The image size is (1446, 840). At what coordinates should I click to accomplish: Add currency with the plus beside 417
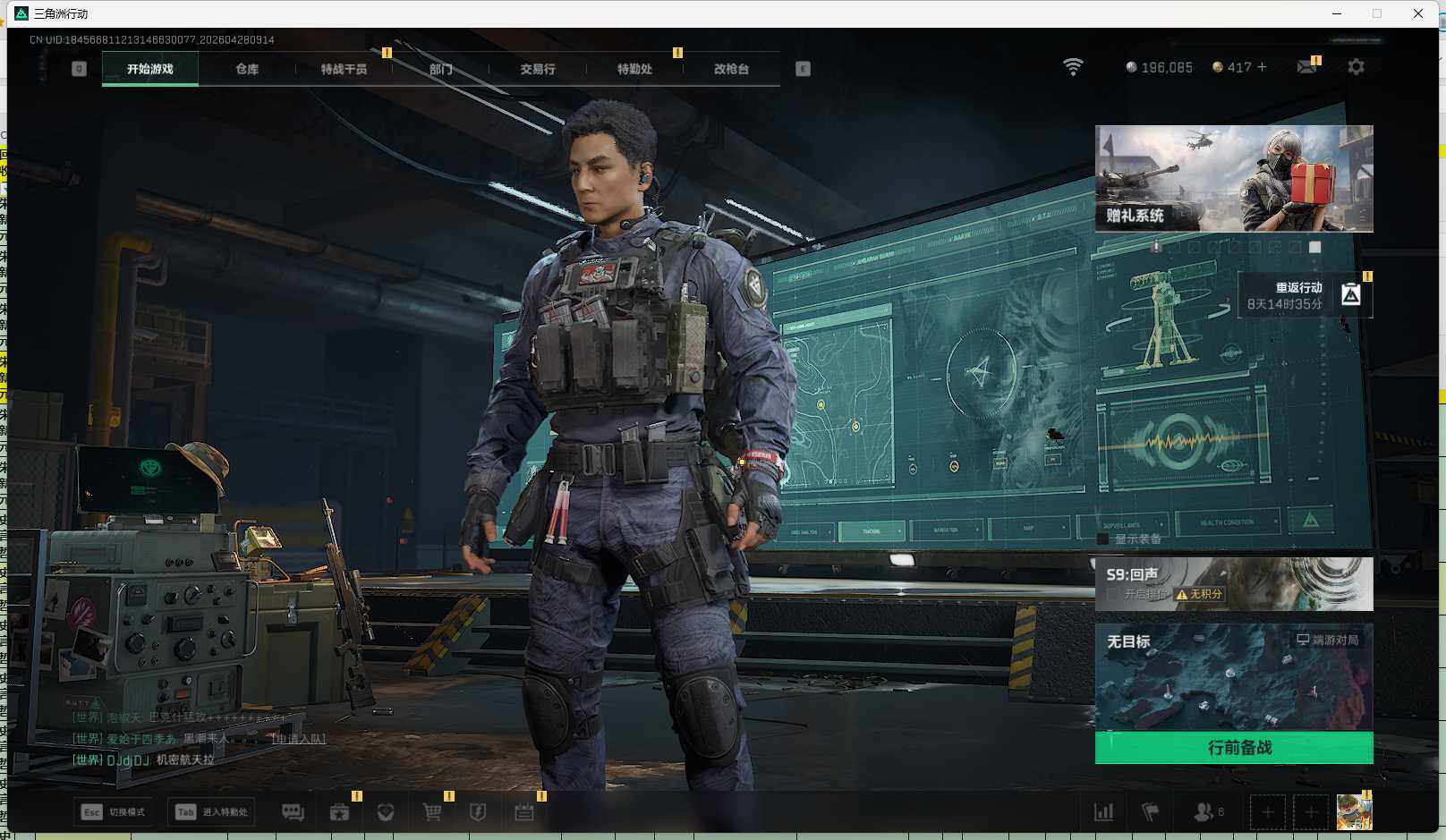[x=1262, y=67]
